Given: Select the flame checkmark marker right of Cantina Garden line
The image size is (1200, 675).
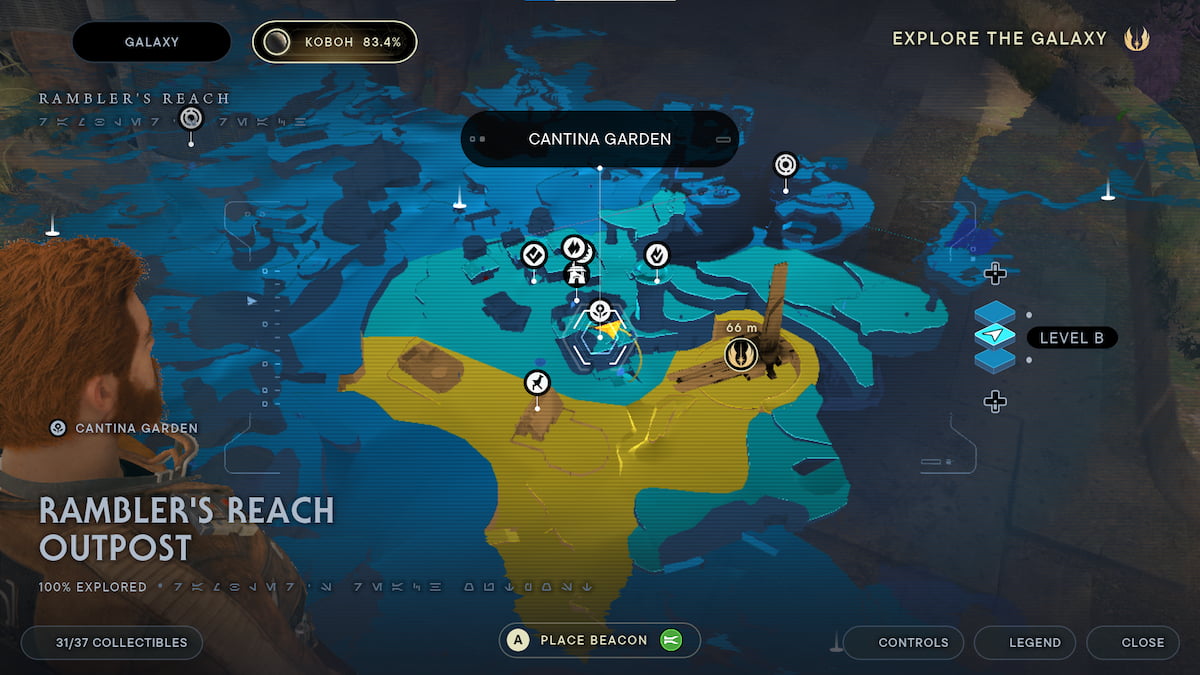Looking at the screenshot, I should [656, 255].
